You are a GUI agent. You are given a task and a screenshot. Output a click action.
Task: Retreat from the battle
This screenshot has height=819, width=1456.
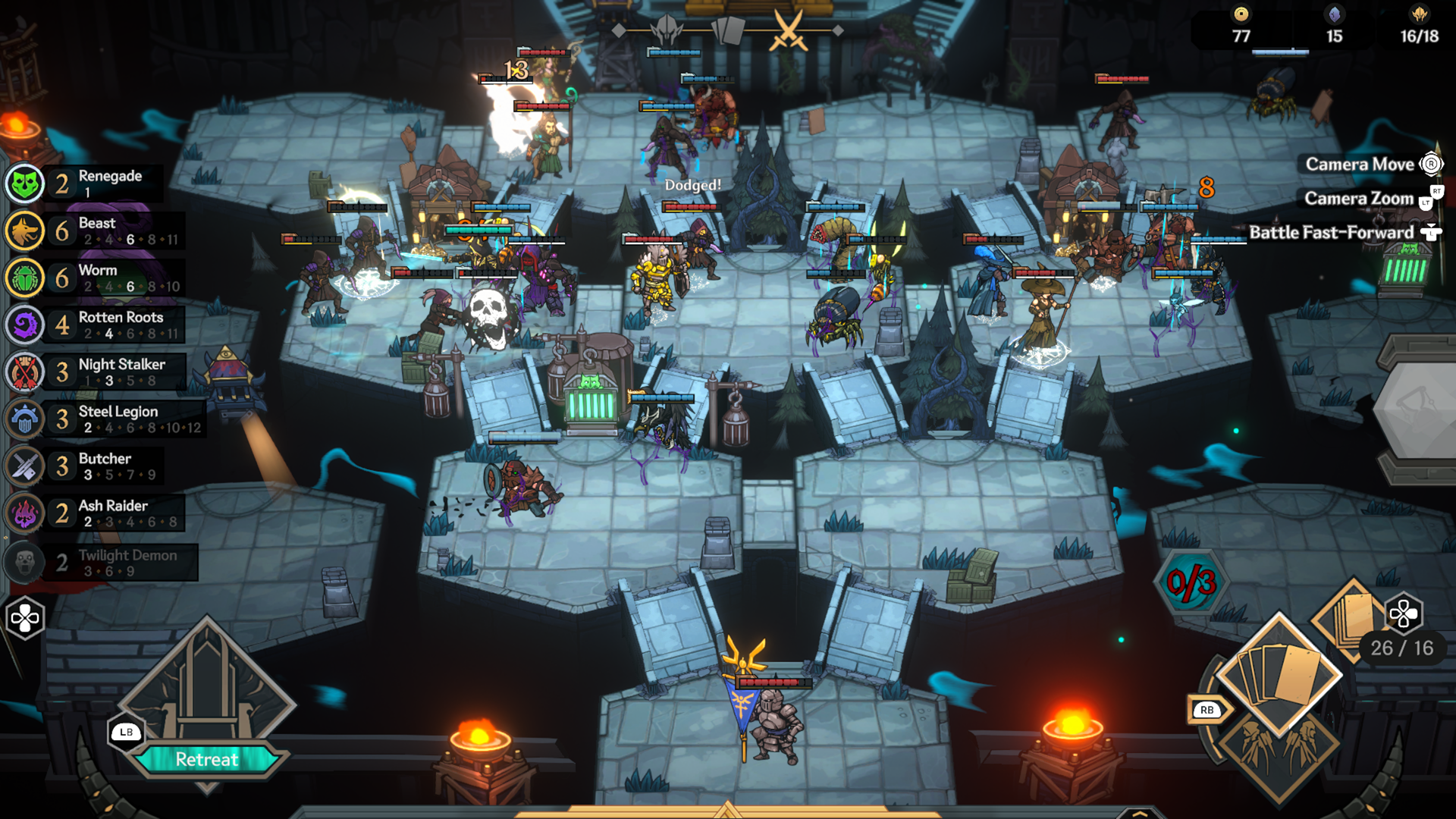point(206,759)
